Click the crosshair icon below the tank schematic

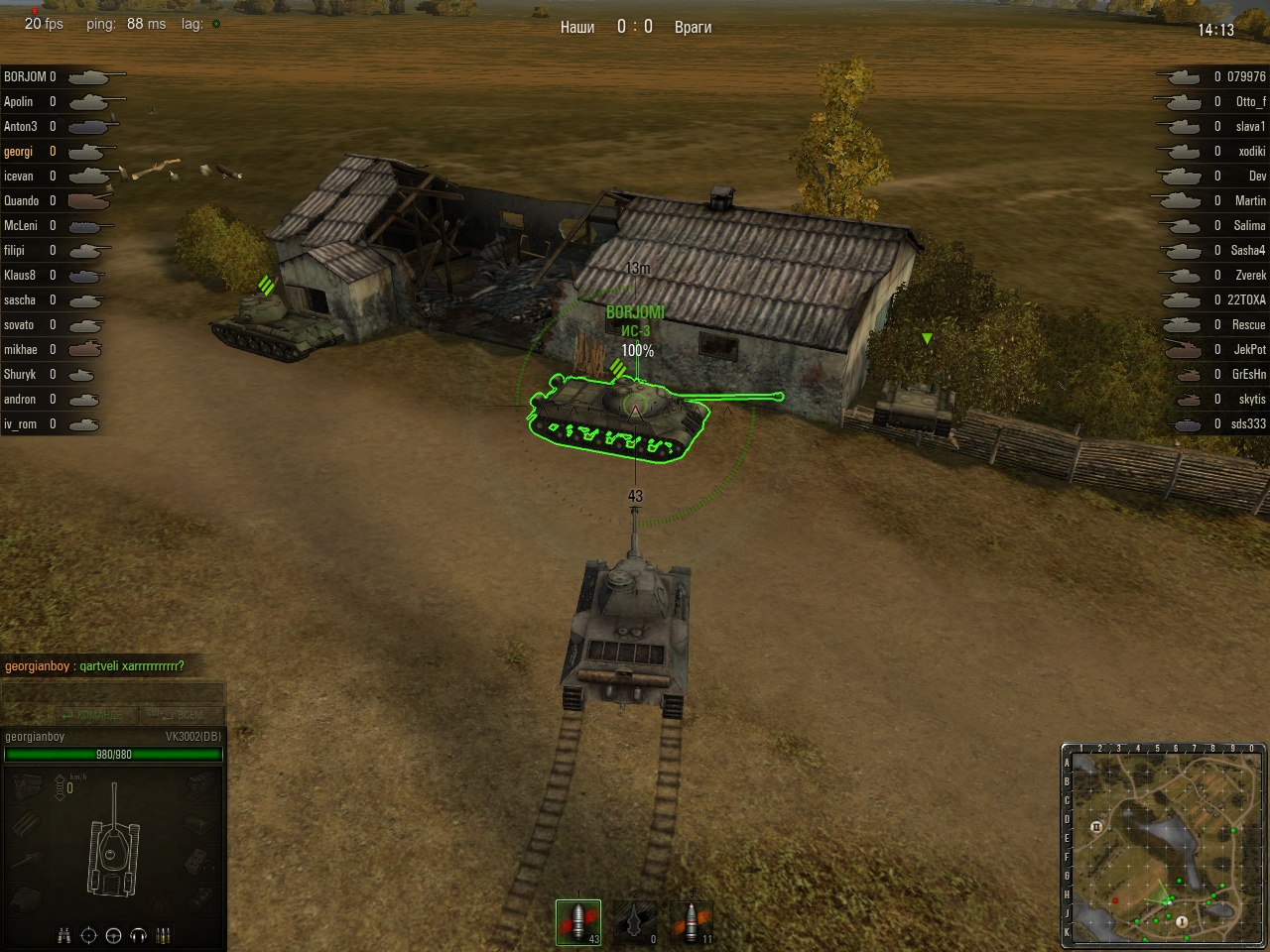pos(89,936)
